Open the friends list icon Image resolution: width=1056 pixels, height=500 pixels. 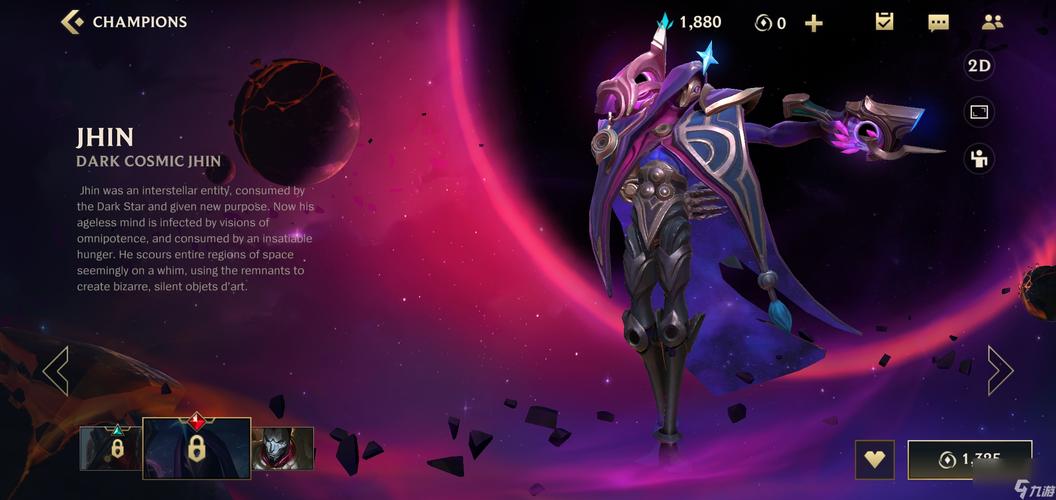point(992,22)
